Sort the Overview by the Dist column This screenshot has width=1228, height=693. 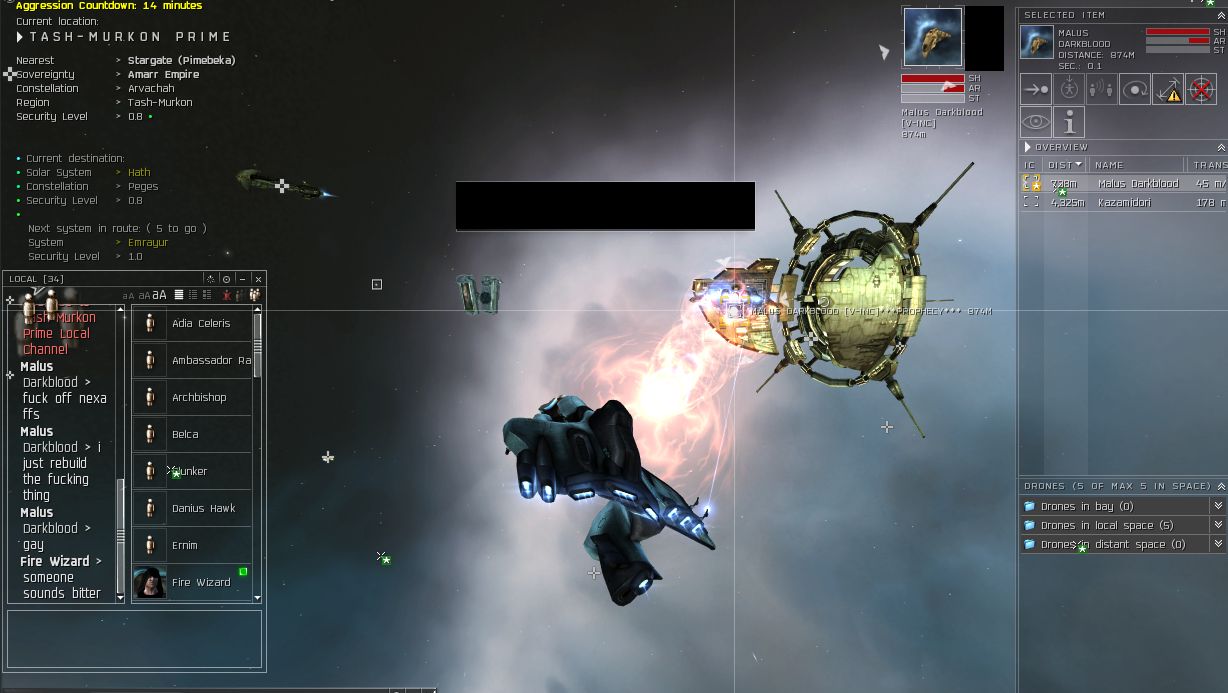(x=1060, y=165)
